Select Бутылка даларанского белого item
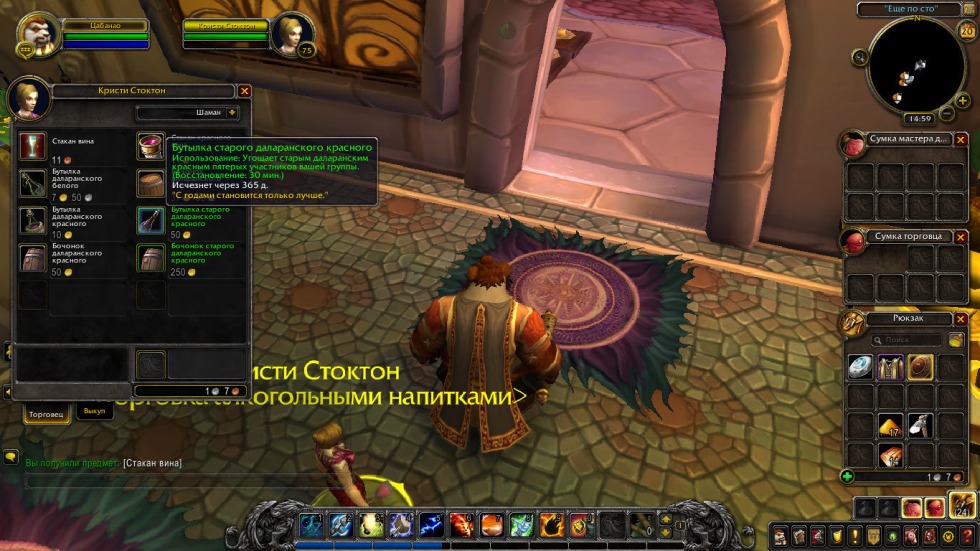Viewport: 980px width, 551px height. pos(32,183)
